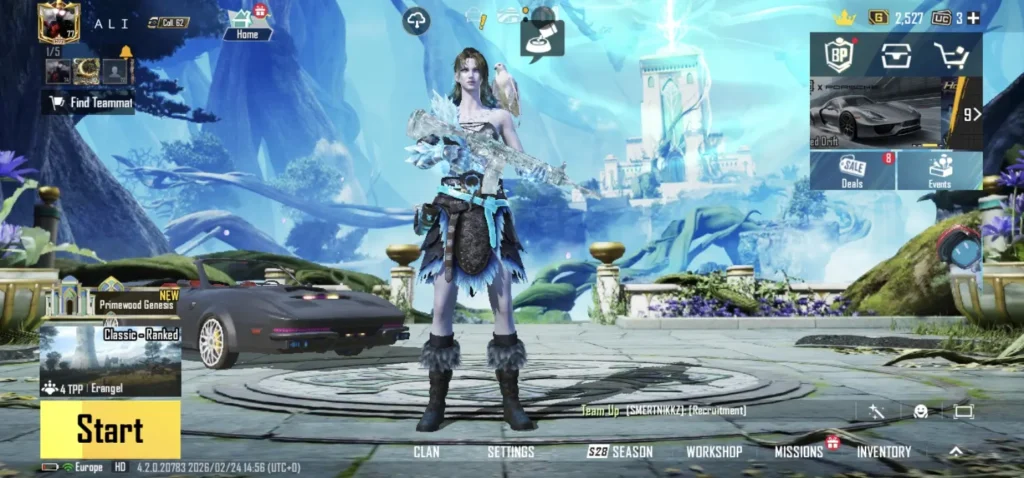Add UC with the plus button
Screen dimensions: 1024x478
click(x=973, y=18)
